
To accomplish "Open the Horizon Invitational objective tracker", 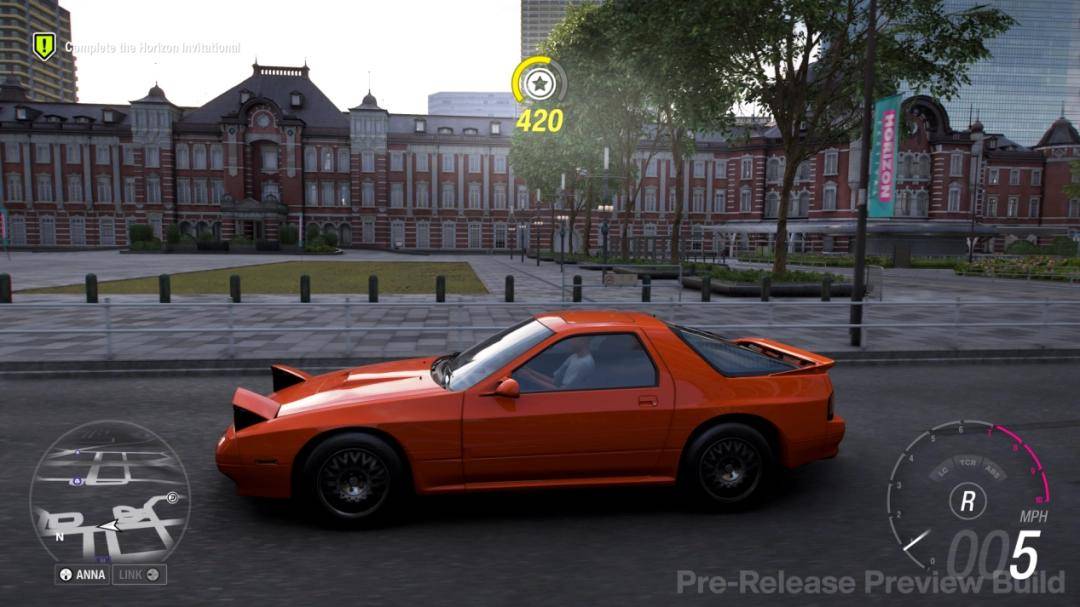I will click(x=152, y=47).
